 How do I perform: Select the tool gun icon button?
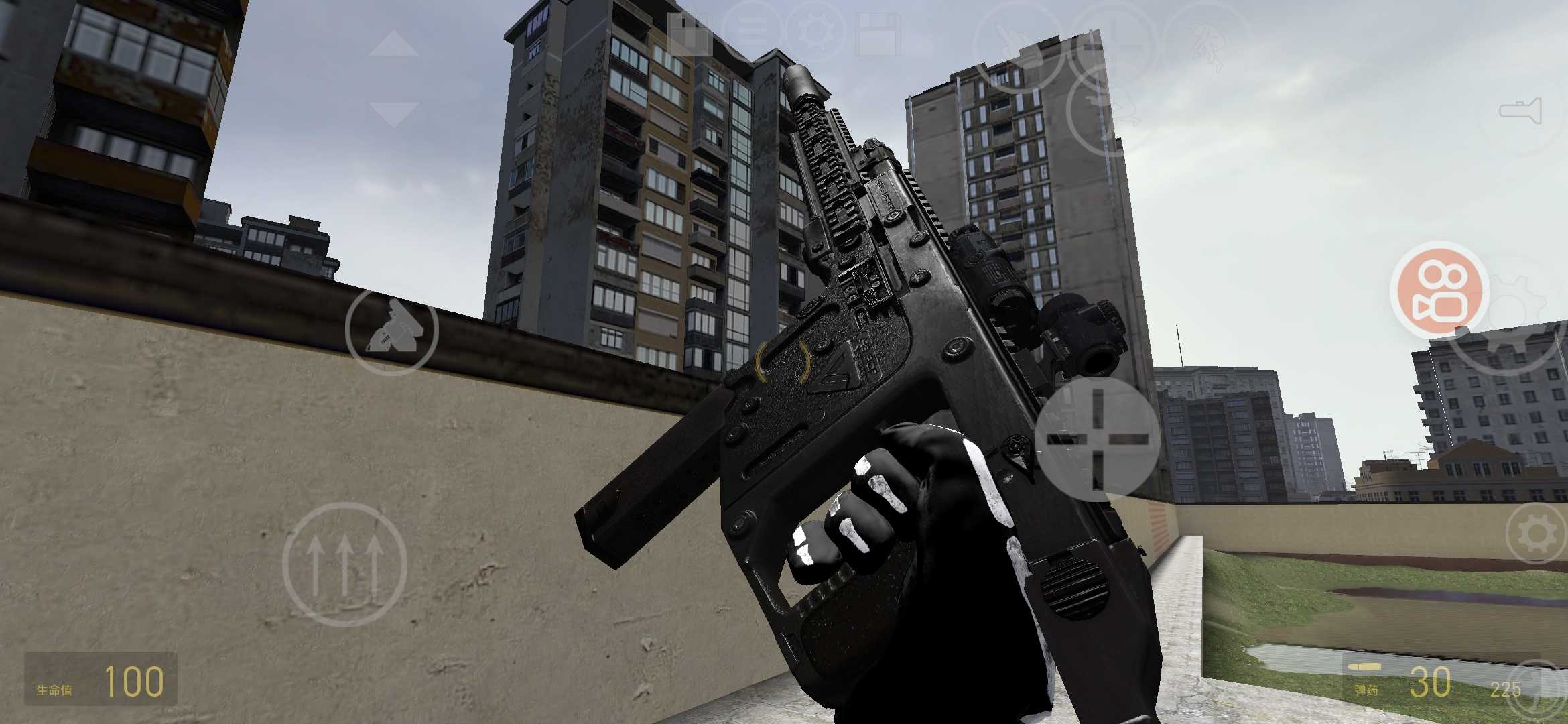(x=392, y=330)
